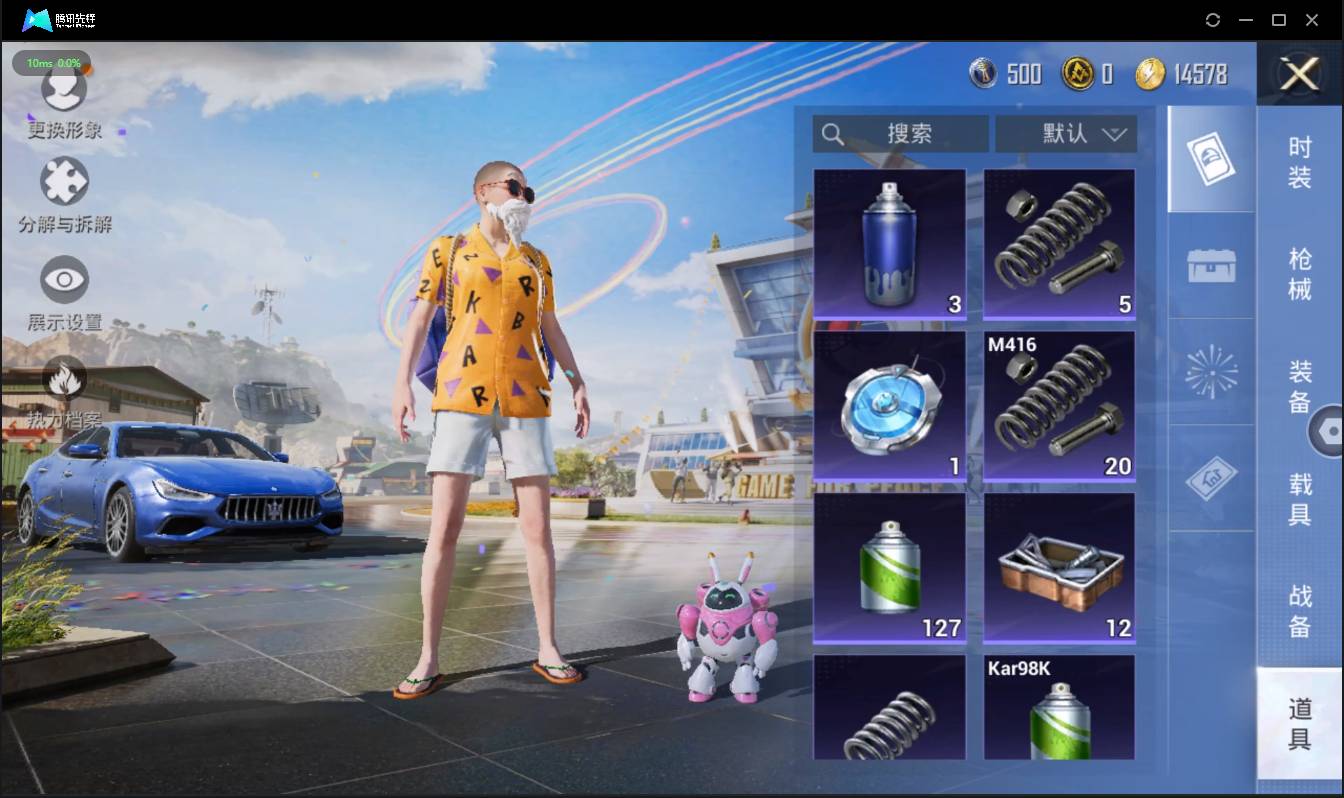Open the 热力档案 flame profile
This screenshot has width=1344, height=798.
[64, 392]
